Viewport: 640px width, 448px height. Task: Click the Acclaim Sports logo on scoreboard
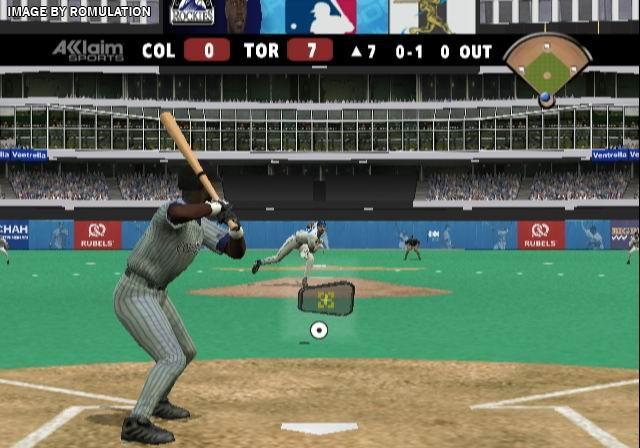[x=88, y=51]
